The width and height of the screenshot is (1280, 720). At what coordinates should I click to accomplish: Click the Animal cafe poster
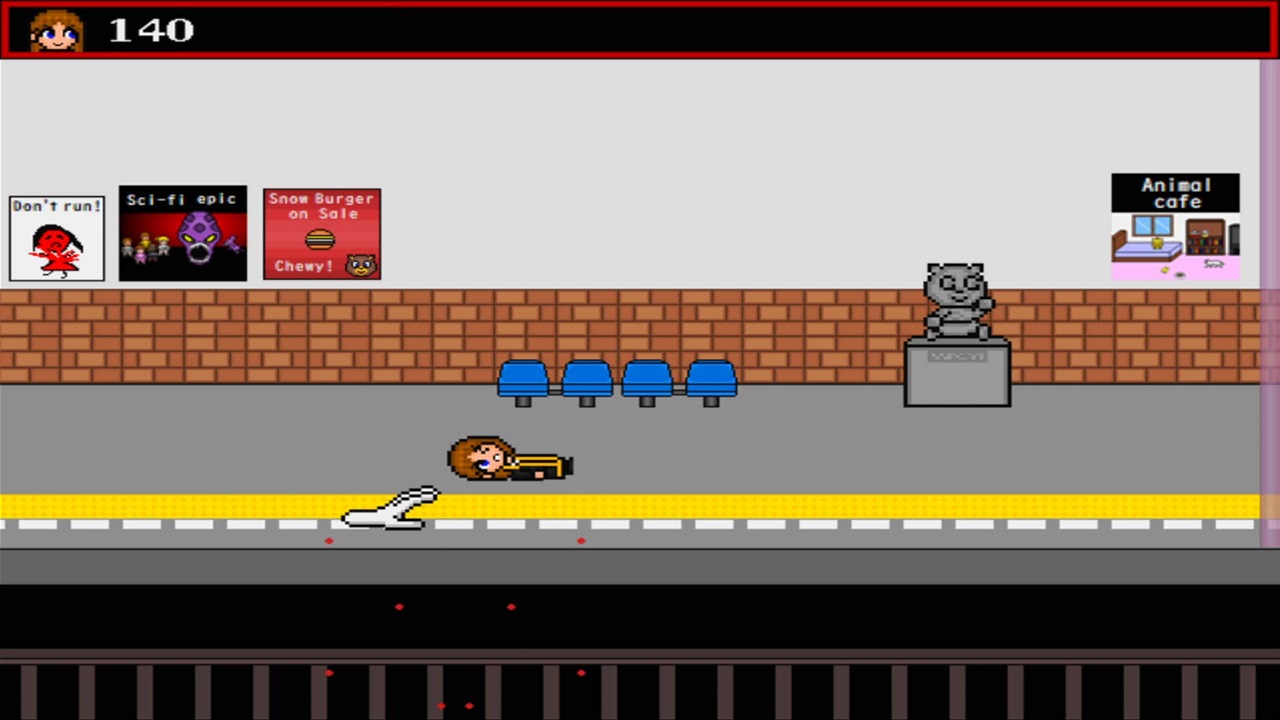[x=1175, y=226]
